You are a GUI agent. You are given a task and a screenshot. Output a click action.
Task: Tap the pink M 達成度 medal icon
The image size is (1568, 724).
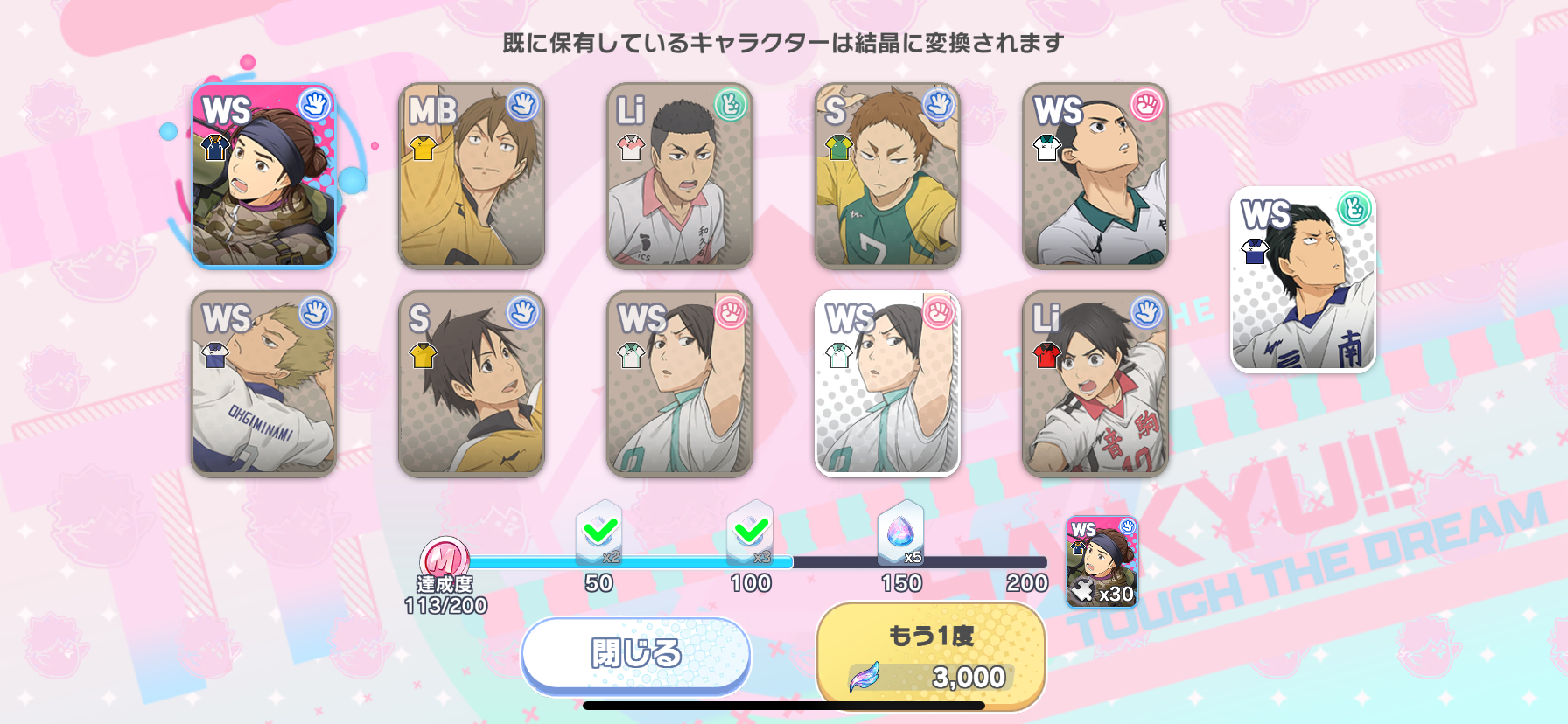click(444, 559)
